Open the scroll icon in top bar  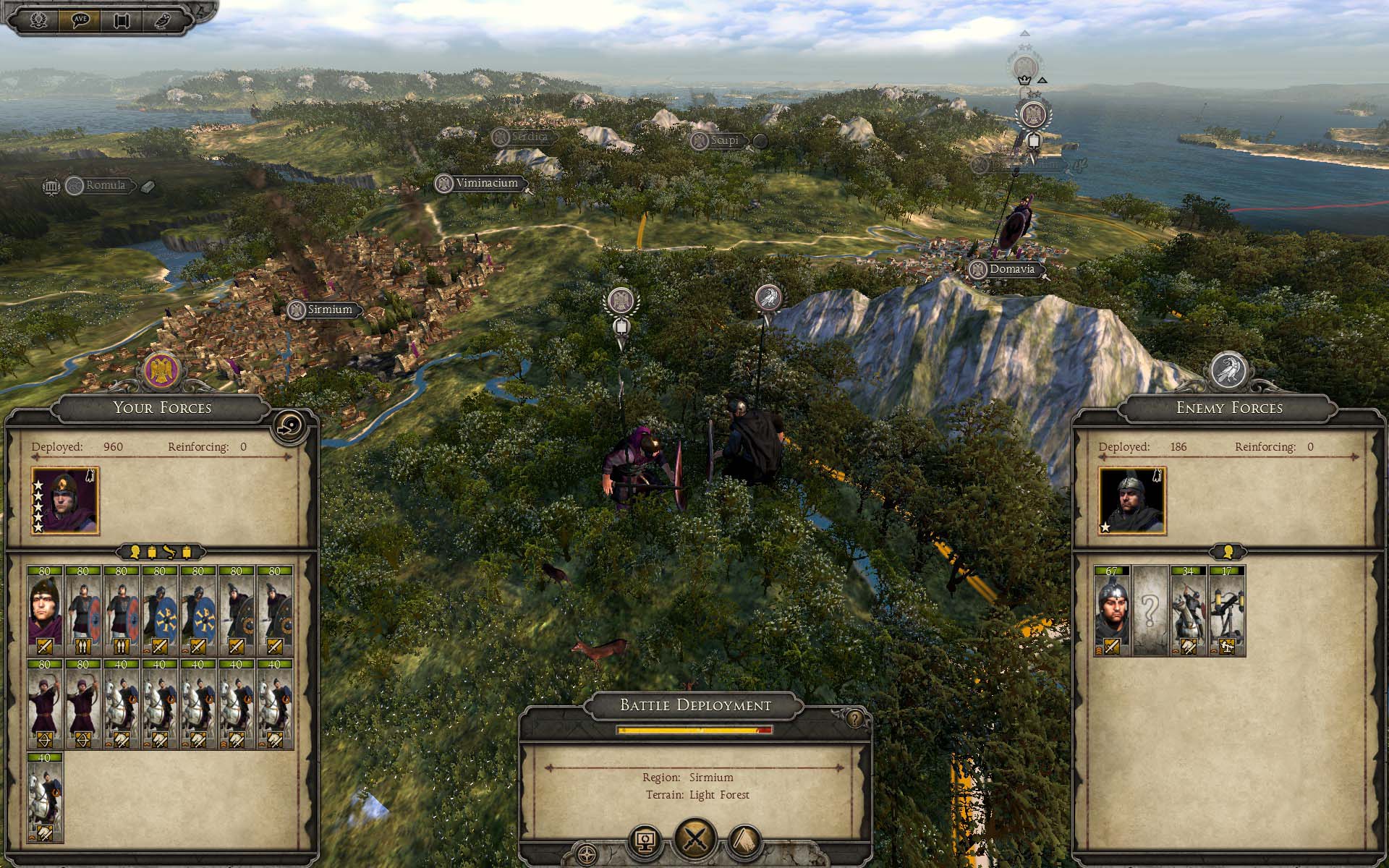[x=121, y=20]
